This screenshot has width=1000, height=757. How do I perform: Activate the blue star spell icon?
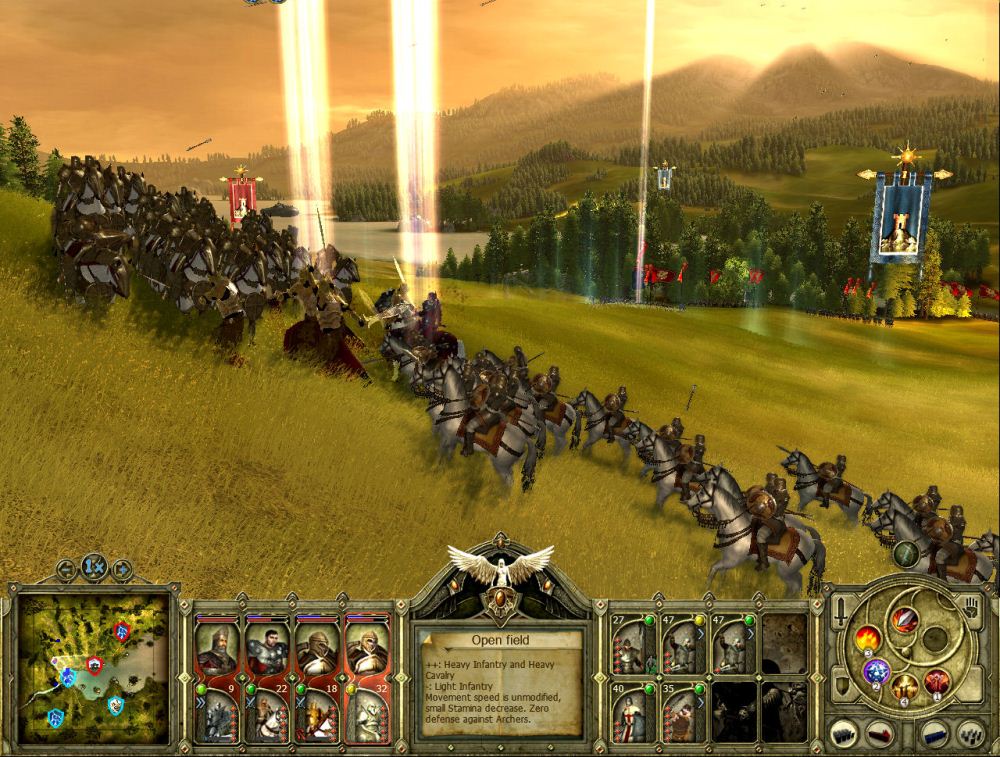coord(877,671)
